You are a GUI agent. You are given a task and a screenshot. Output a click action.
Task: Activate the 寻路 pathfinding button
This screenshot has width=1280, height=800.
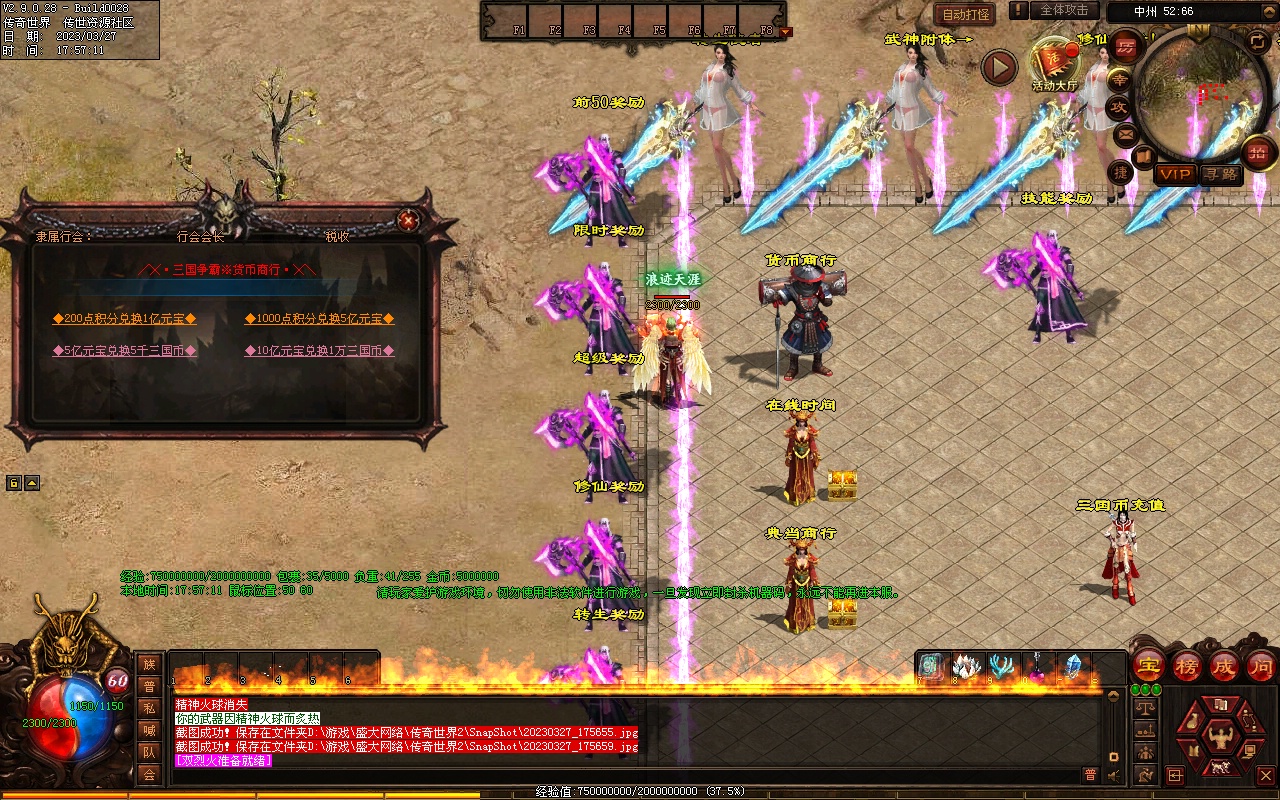pyautogui.click(x=1220, y=174)
